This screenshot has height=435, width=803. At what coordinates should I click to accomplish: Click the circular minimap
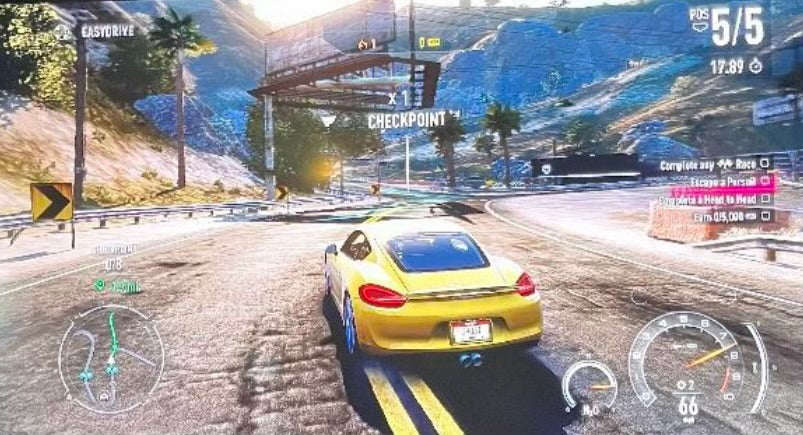tap(110, 358)
